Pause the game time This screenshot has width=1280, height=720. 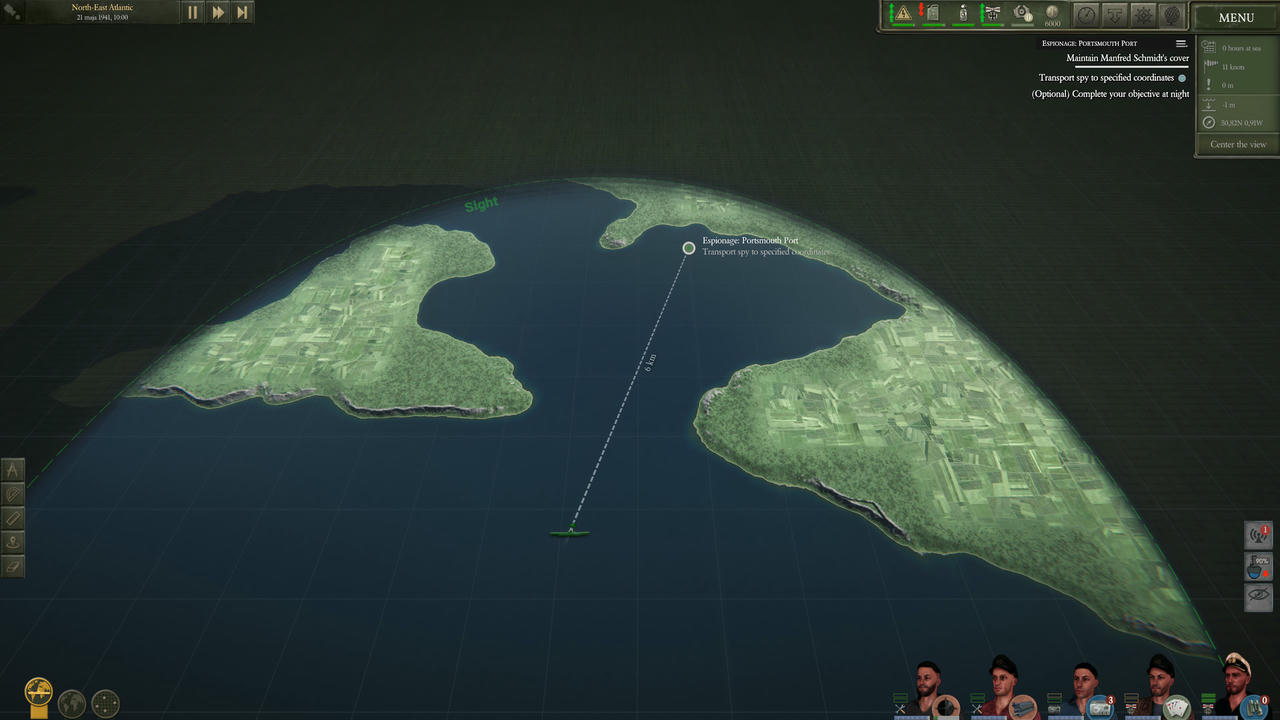(193, 13)
